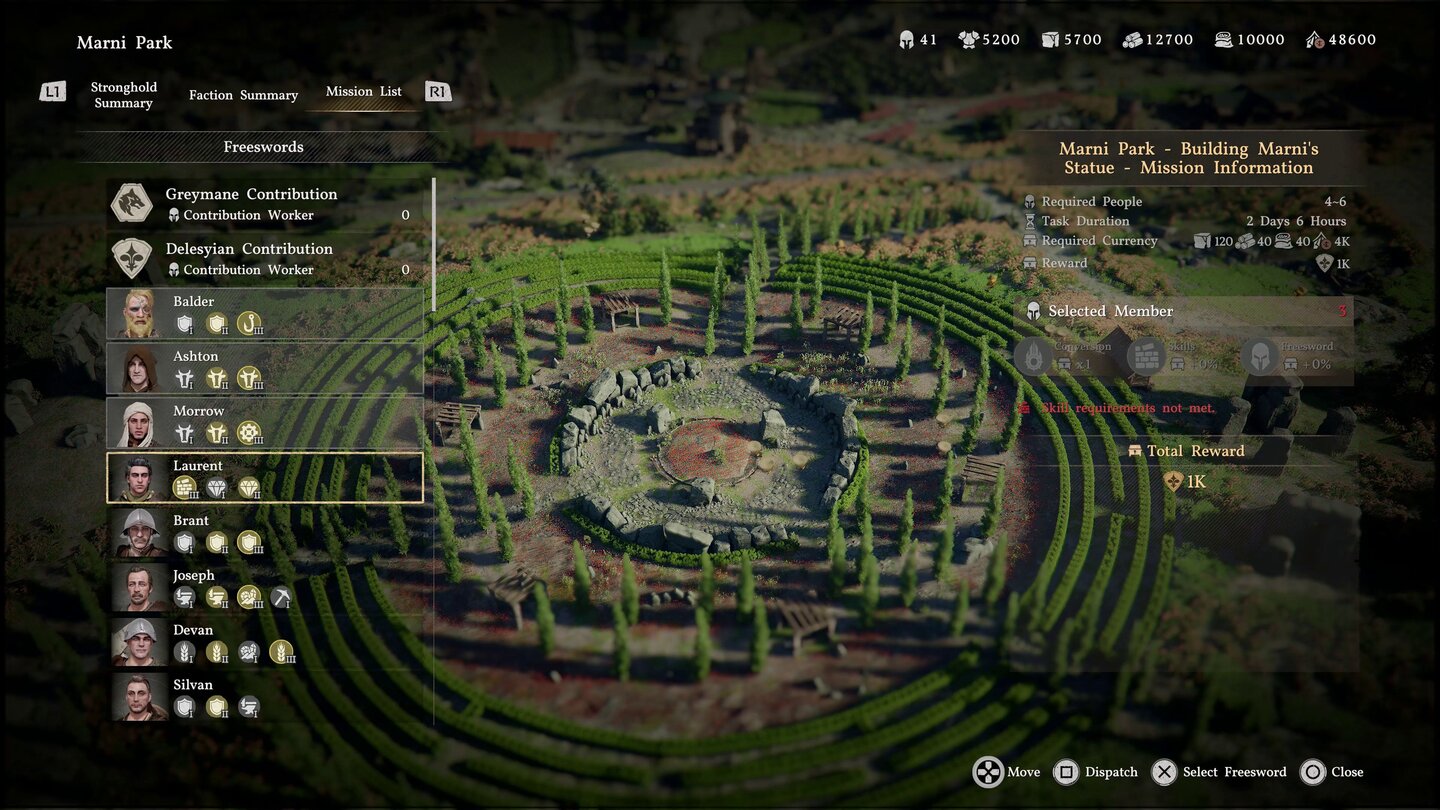Choose Devan from the worker list
The image size is (1440, 810).
pyautogui.click(x=264, y=642)
